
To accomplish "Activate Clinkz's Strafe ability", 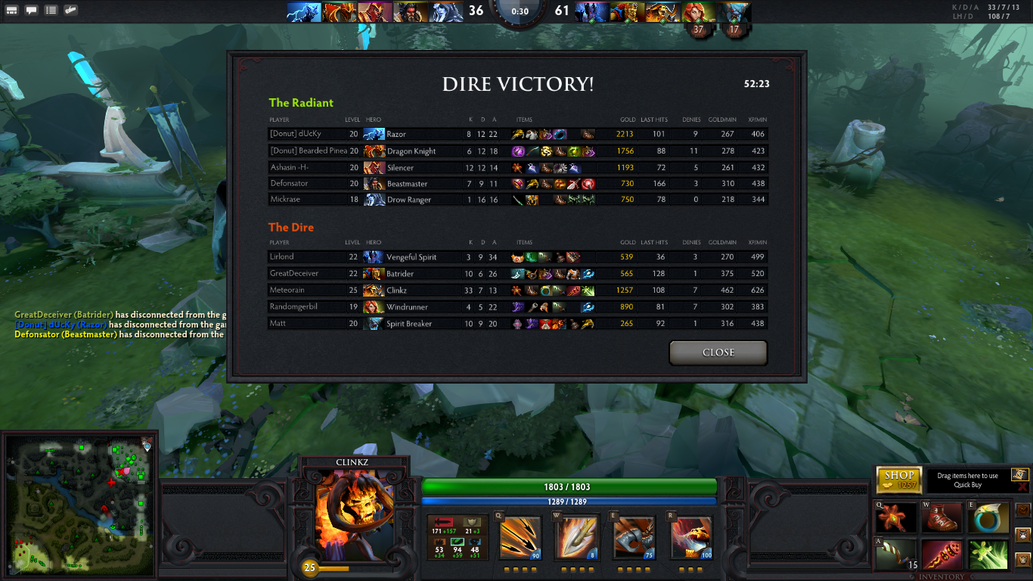I will (x=520, y=539).
